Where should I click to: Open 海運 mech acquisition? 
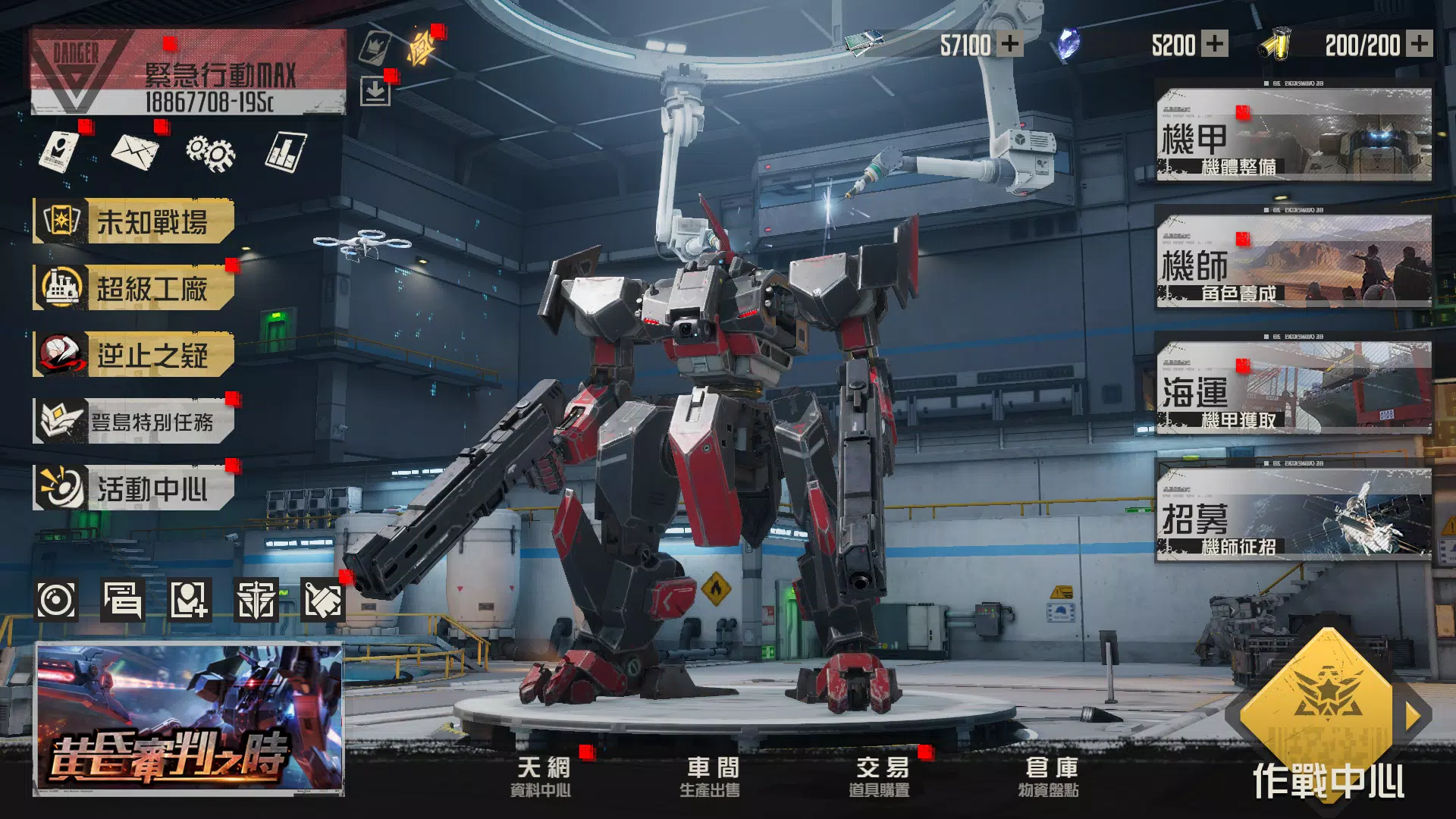pyautogui.click(x=1294, y=388)
